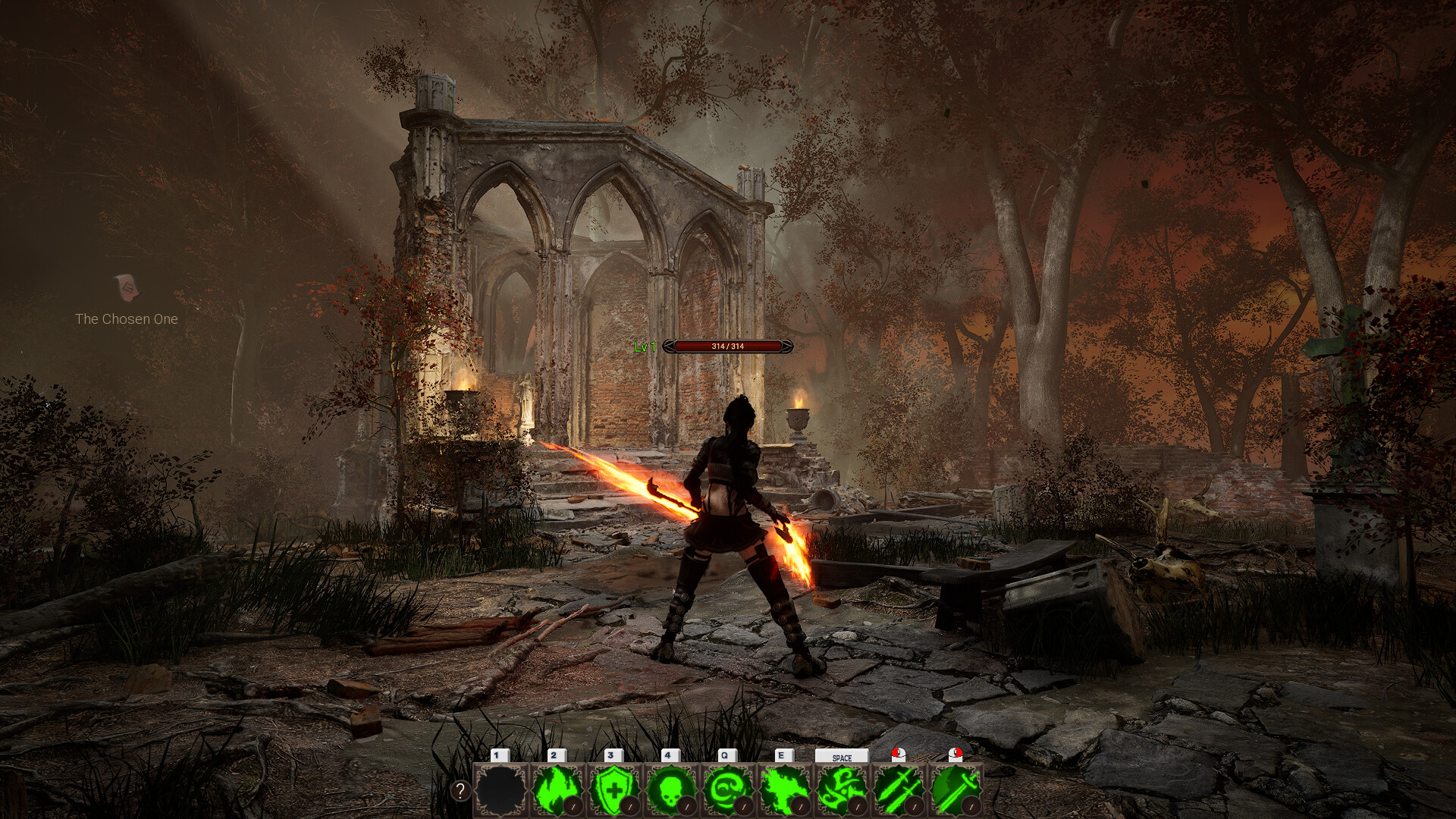The width and height of the screenshot is (1456, 819).
Task: Click the SPACE keybind label above the hotbar
Action: point(842,756)
